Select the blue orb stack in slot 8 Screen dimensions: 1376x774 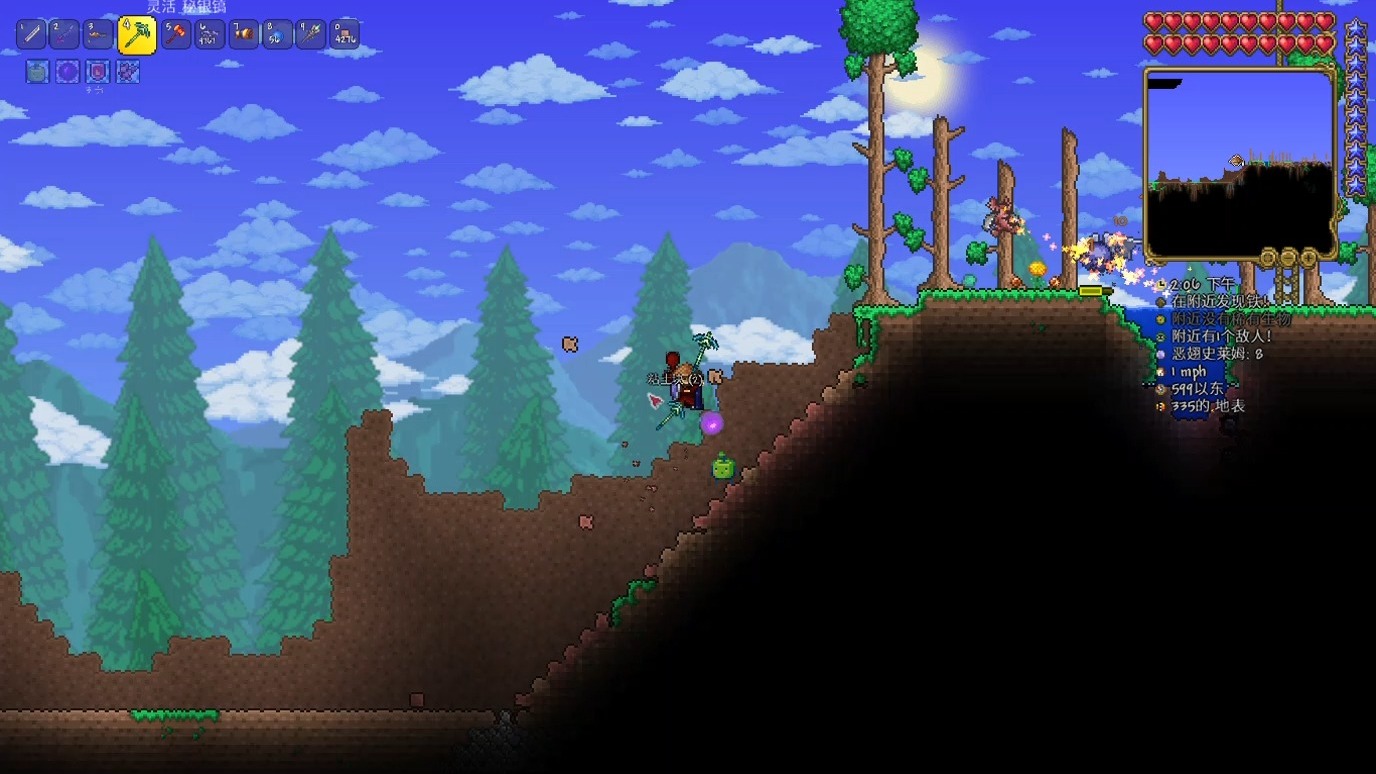click(277, 35)
